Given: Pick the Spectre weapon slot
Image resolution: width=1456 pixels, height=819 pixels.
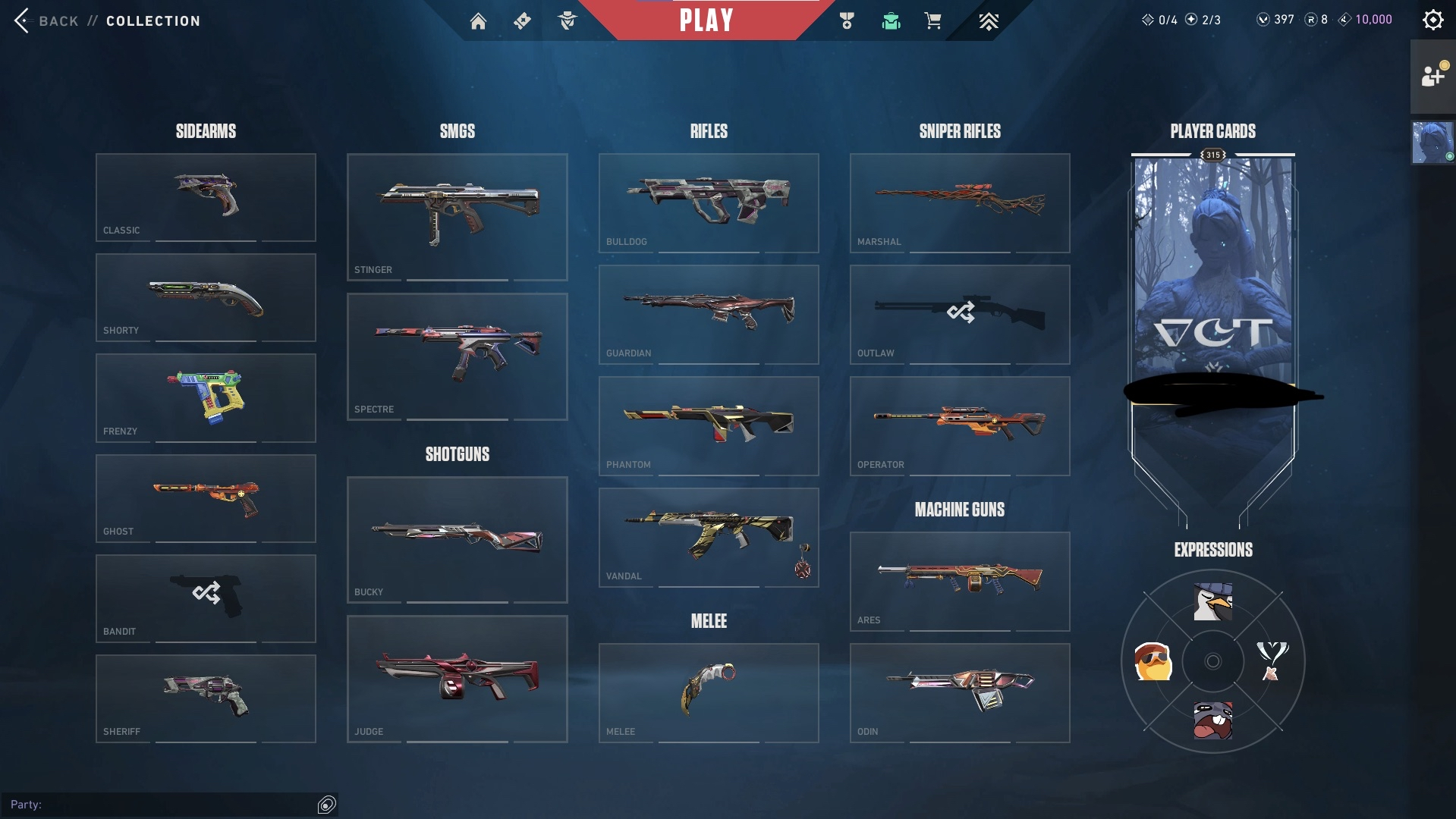Looking at the screenshot, I should coord(457,356).
